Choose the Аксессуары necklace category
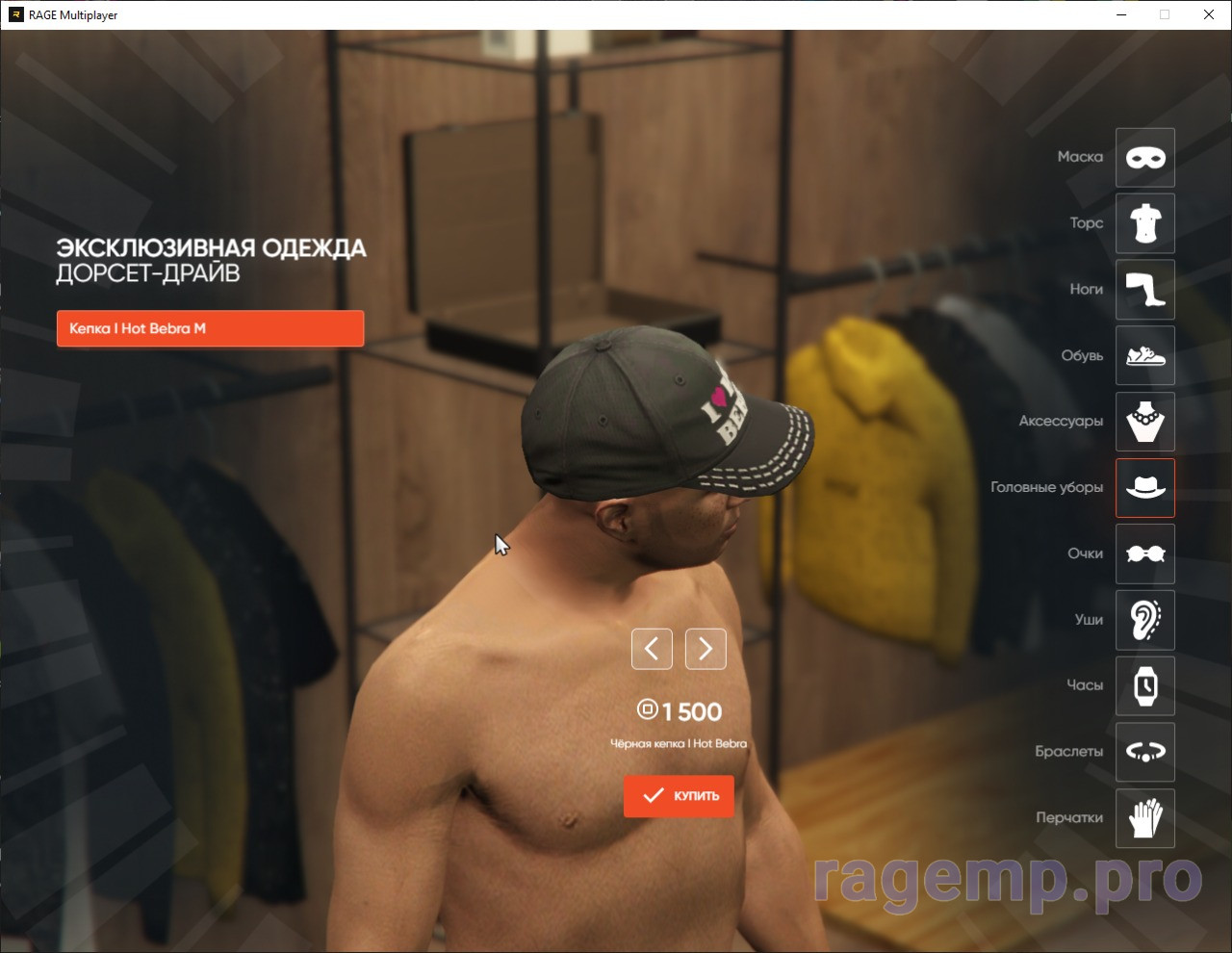The height and width of the screenshot is (953, 1232). [x=1144, y=422]
